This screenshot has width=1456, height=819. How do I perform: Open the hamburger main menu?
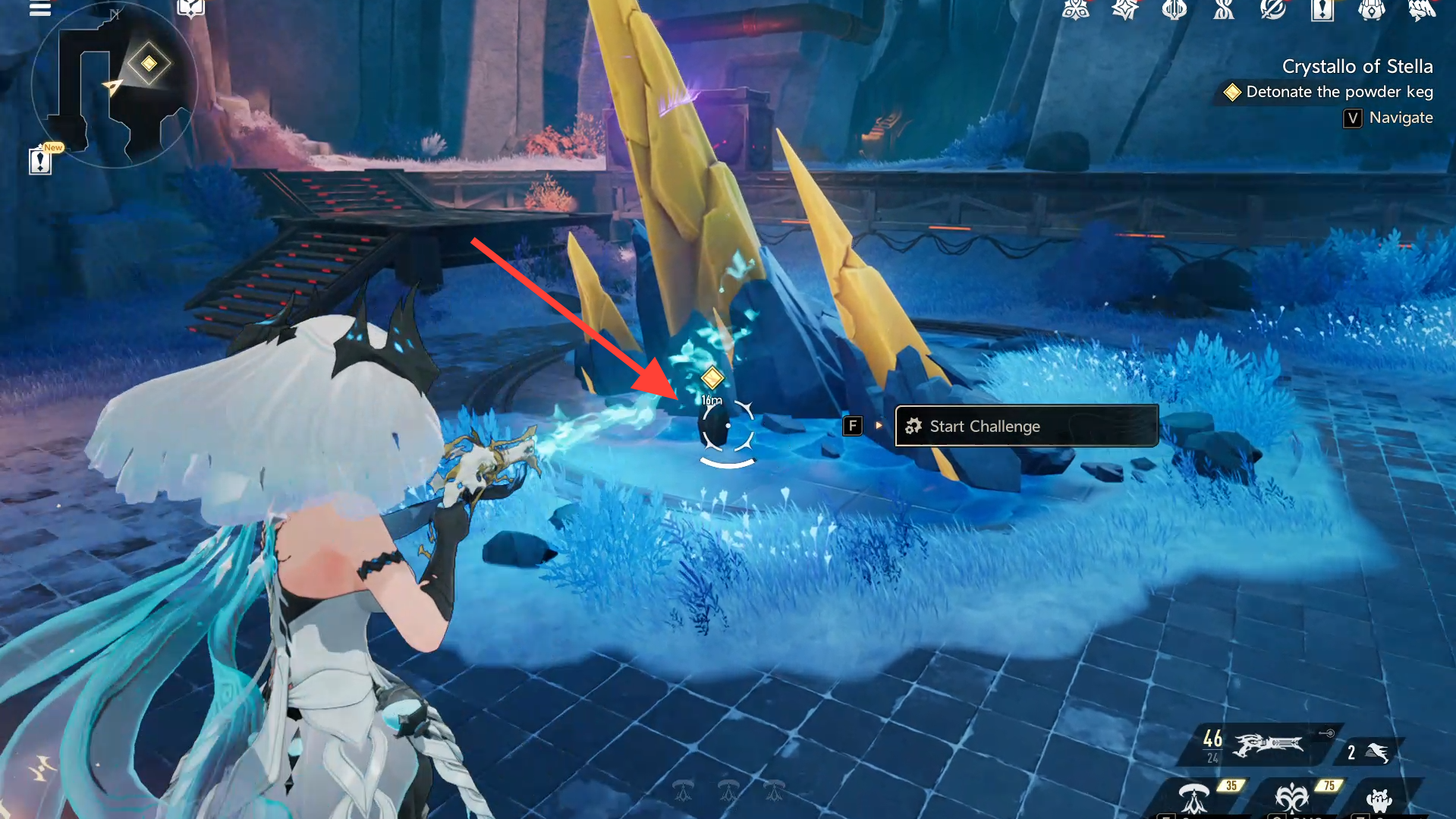(39, 9)
